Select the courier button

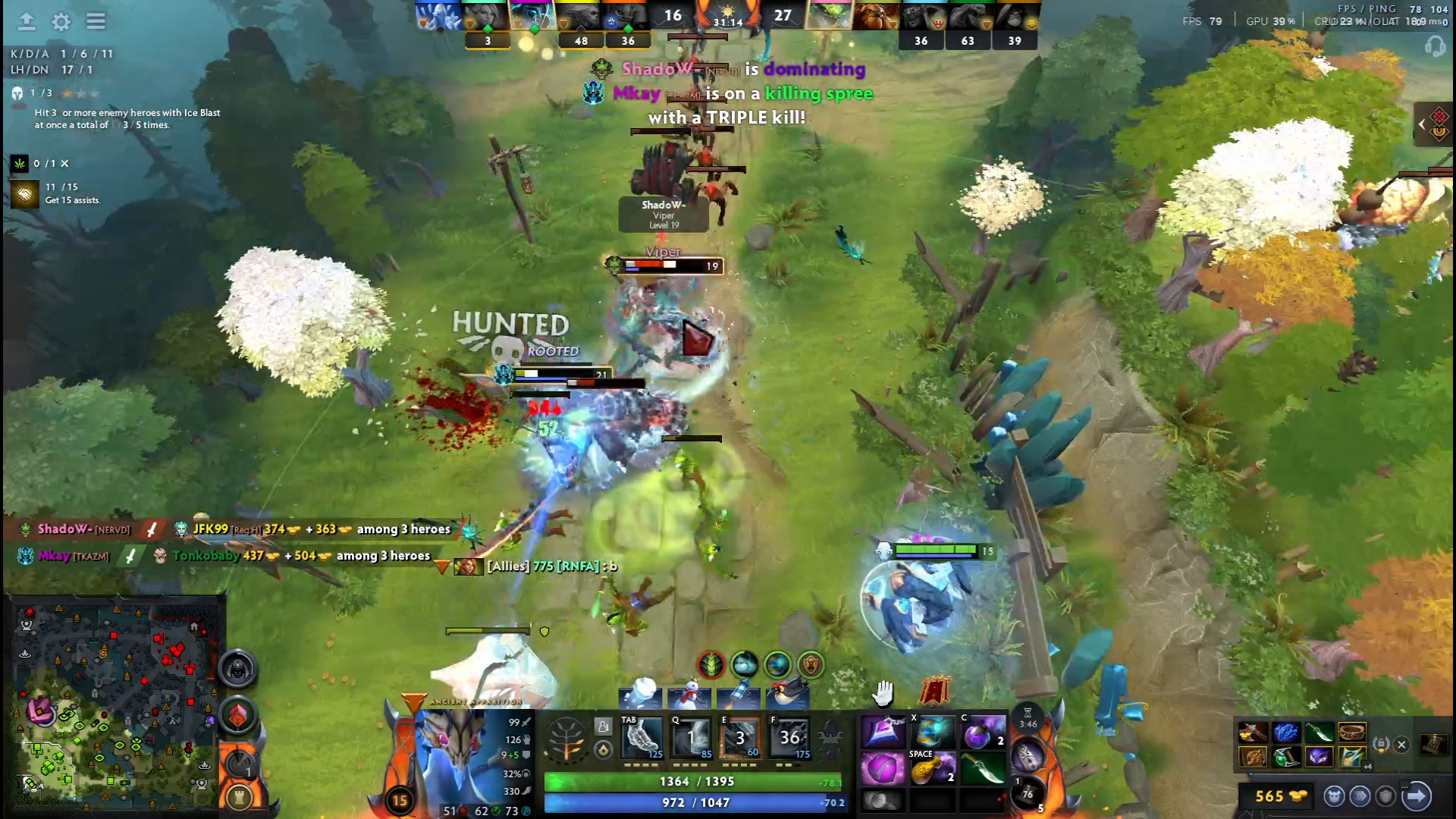click(1334, 795)
